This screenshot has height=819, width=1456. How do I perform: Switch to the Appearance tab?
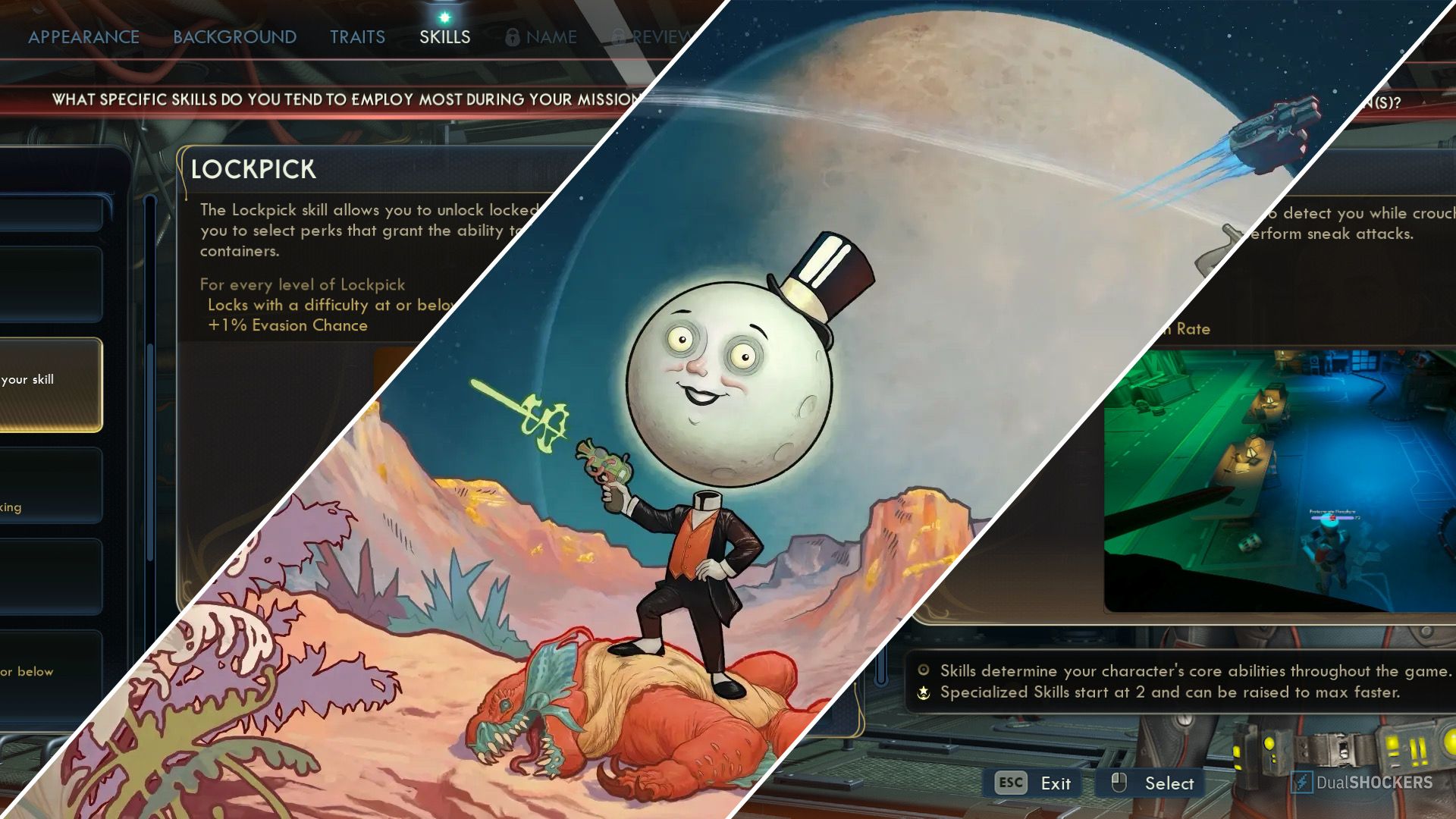[x=83, y=36]
